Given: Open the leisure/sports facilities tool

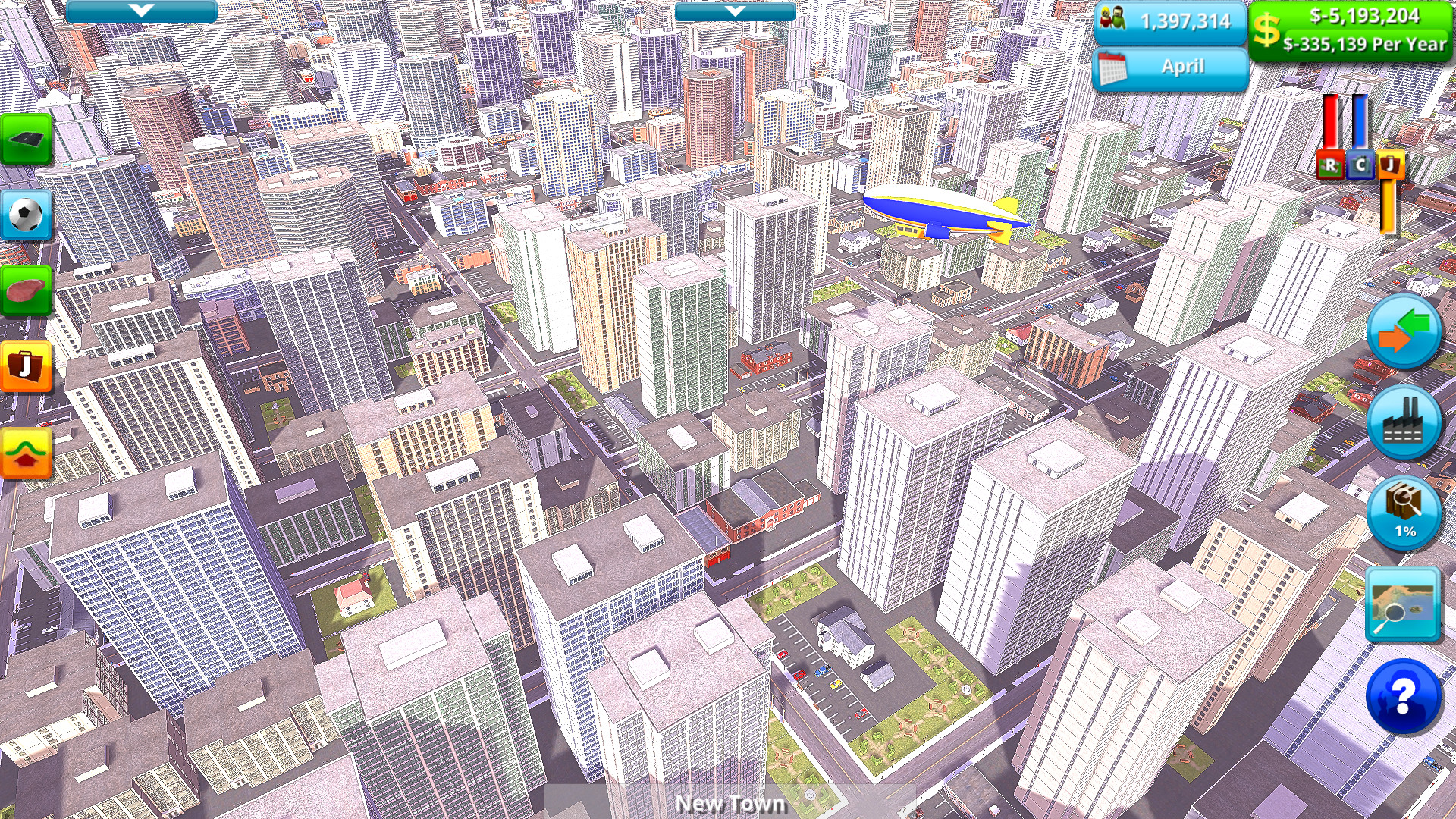Looking at the screenshot, I should pos(27,215).
